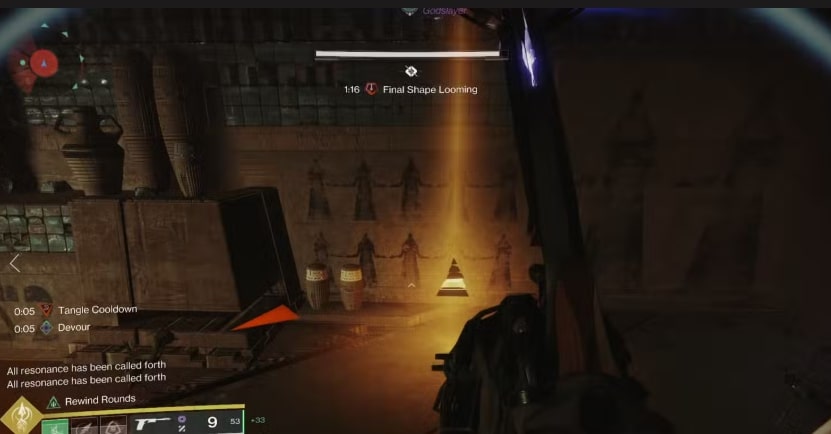Click the Godslayer player nameplate
831x434 pixels.
[439, 10]
